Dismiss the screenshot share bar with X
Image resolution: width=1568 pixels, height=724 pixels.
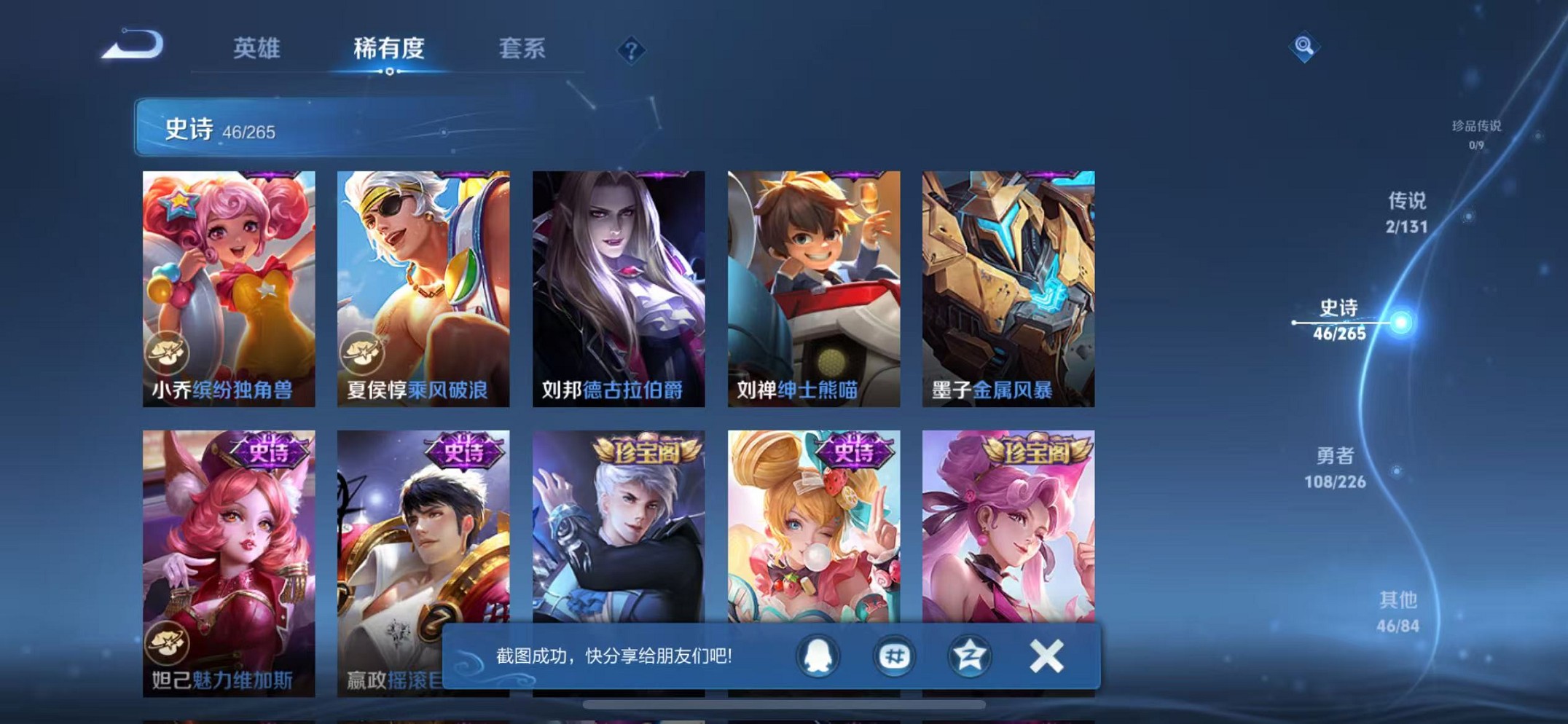(1047, 656)
